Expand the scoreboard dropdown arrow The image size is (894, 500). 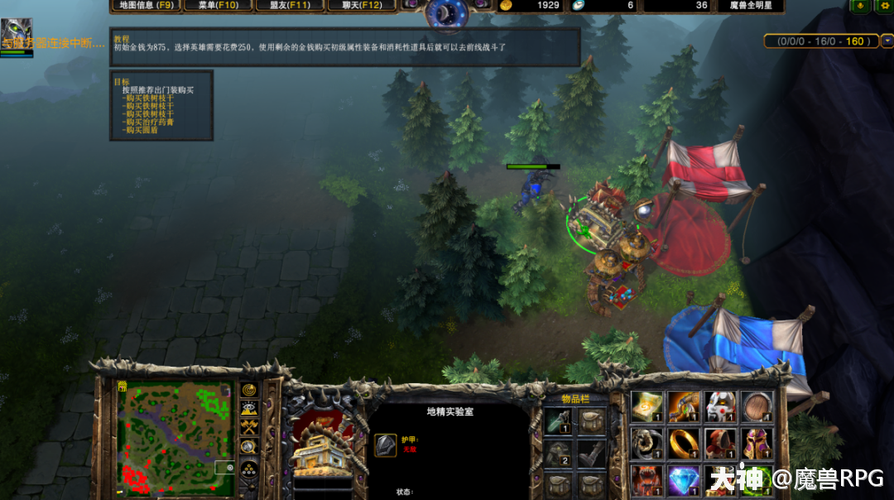(x=887, y=42)
